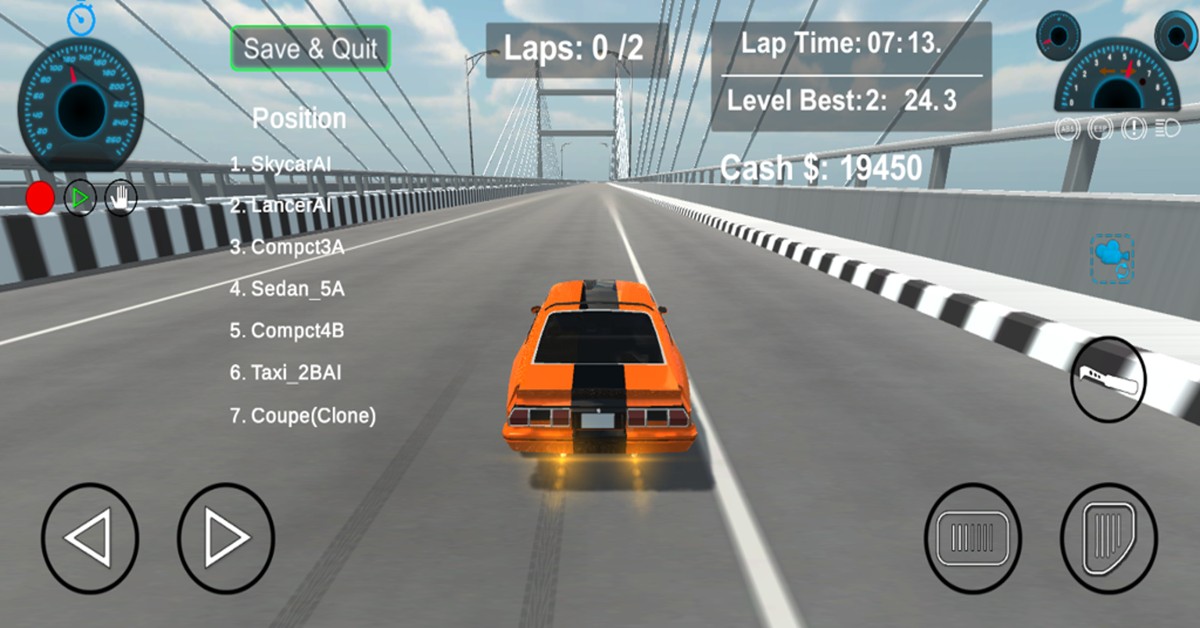Tap the brake pedal button
Image resolution: width=1200 pixels, height=628 pixels.
972,538
